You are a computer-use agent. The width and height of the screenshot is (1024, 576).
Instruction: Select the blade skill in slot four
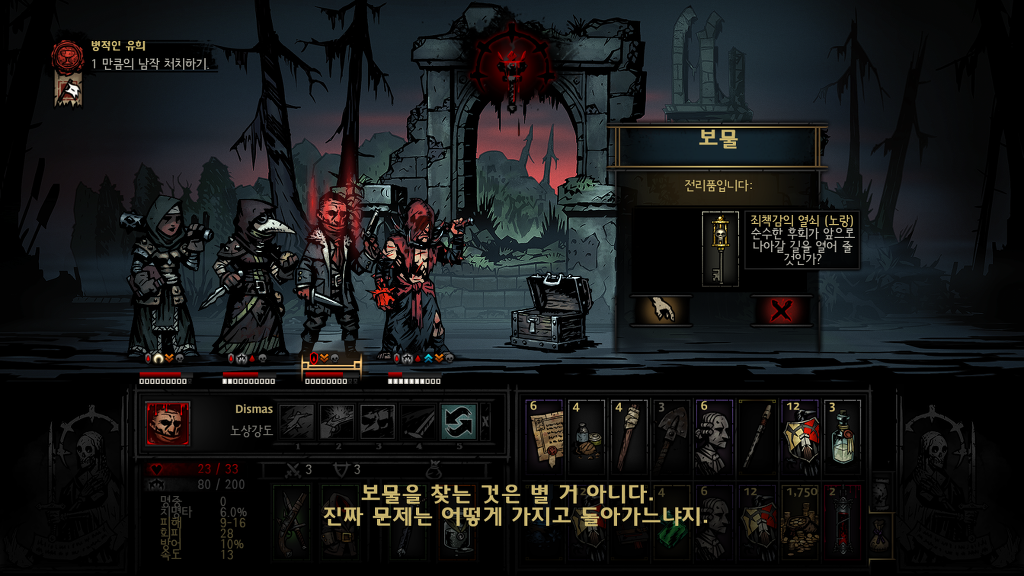coord(417,421)
